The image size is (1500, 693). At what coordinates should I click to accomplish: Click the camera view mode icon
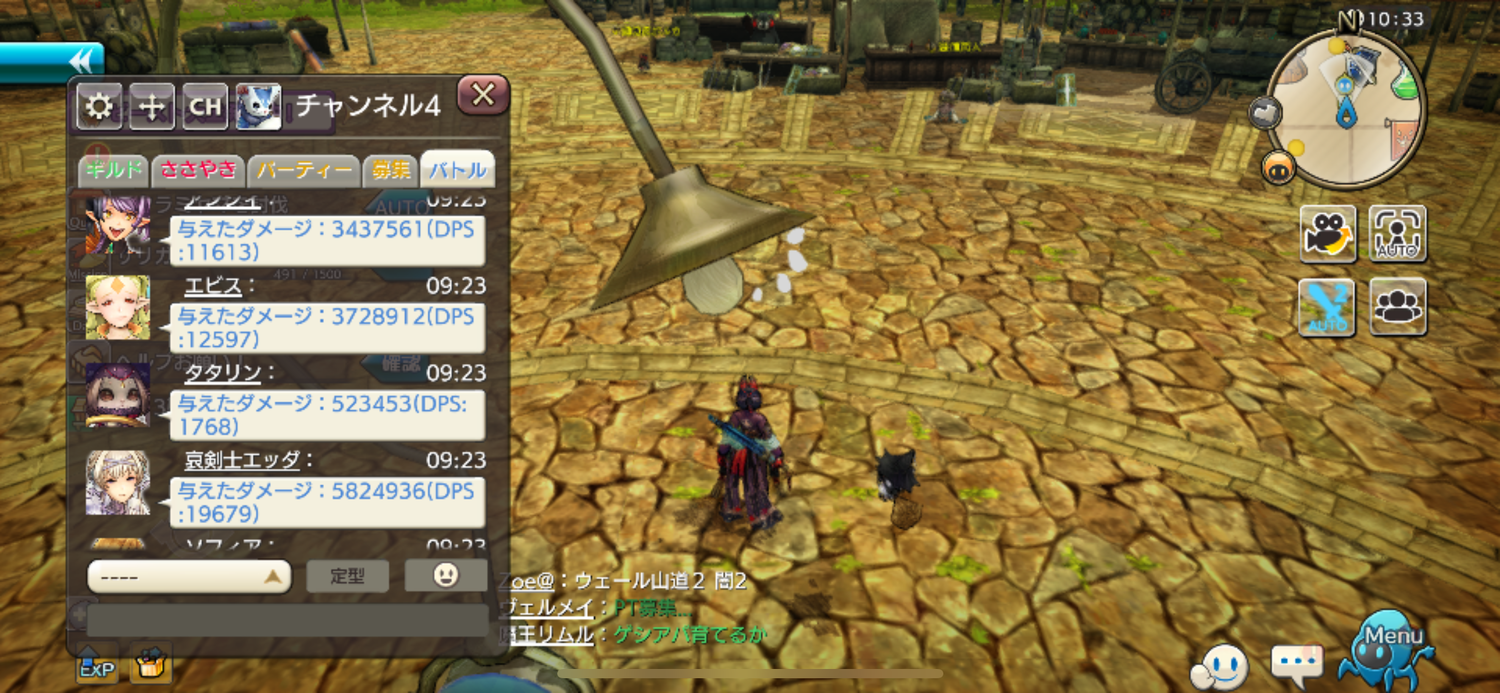point(1328,234)
